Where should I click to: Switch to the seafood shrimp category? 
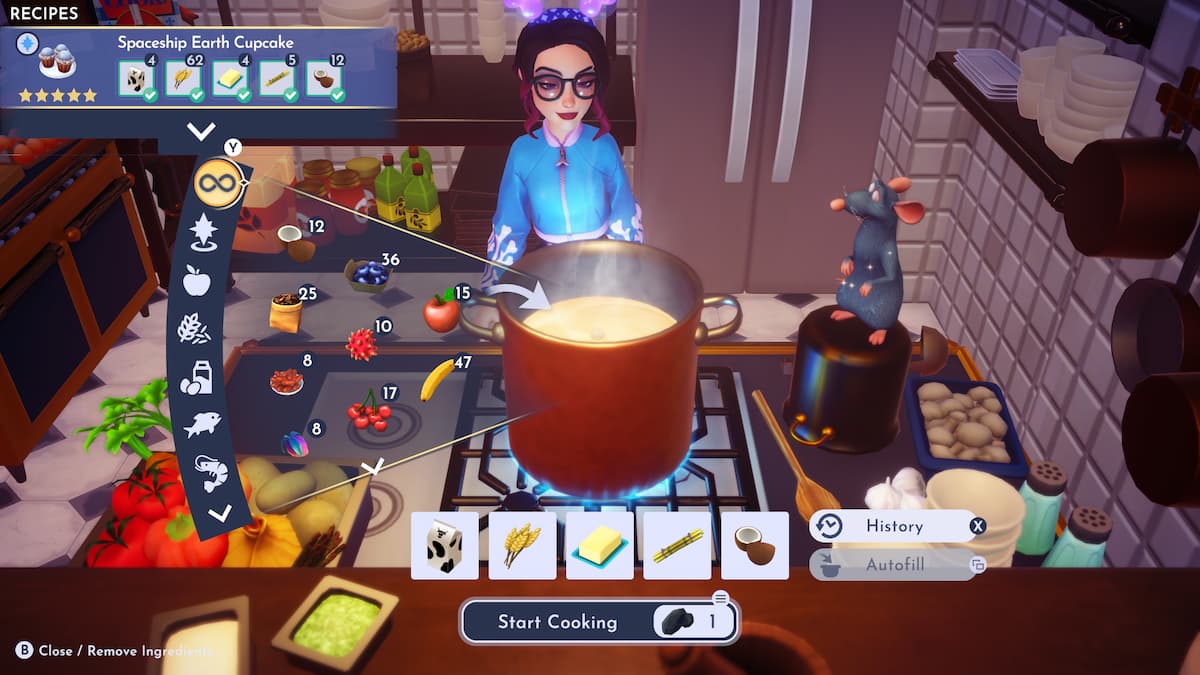click(x=210, y=473)
